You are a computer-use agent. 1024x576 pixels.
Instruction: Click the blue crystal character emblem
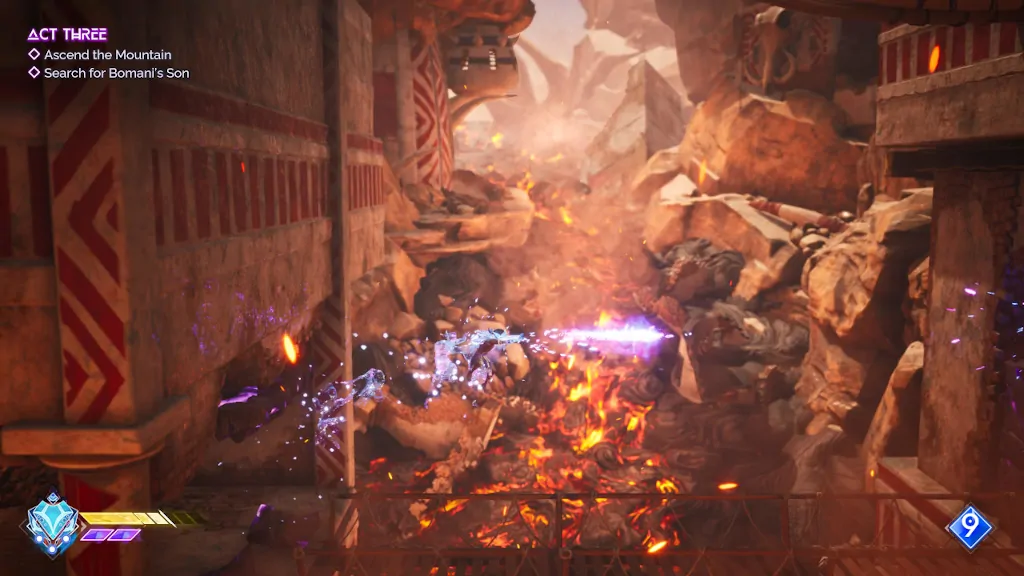pos(52,522)
